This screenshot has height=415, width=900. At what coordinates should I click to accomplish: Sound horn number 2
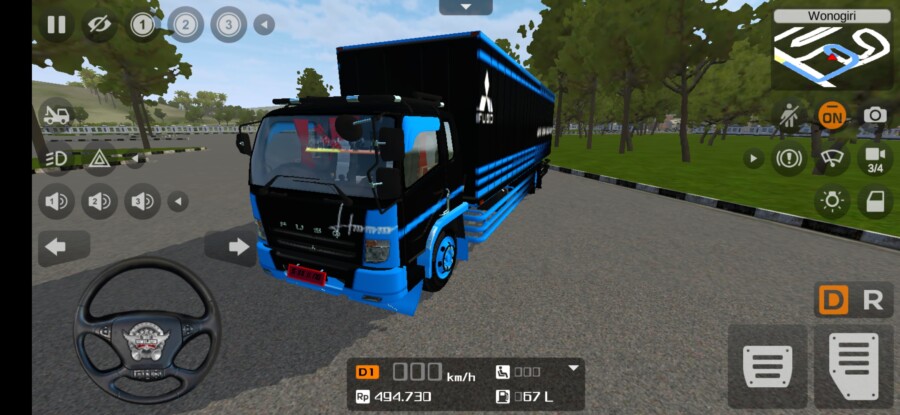(99, 202)
